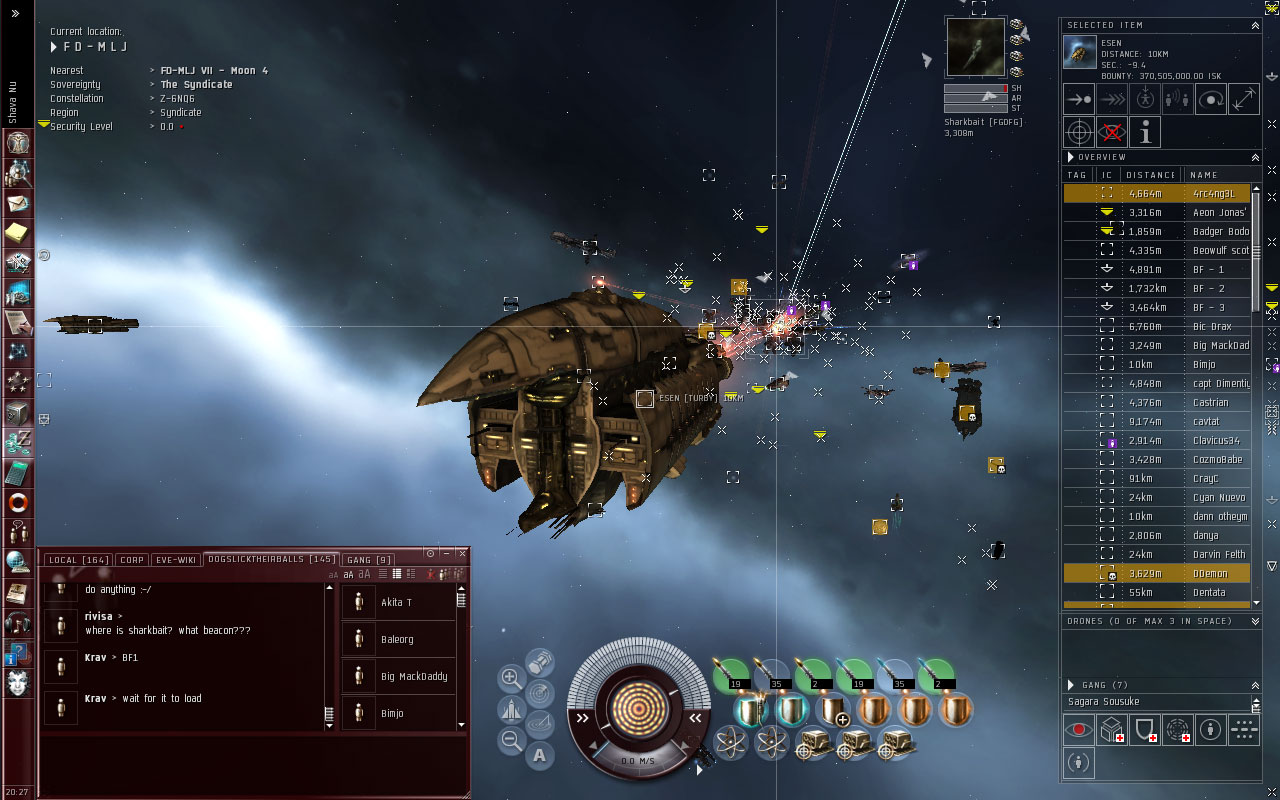
Task: Switch to the EVE-WIKI chat tab
Action: (x=175, y=560)
